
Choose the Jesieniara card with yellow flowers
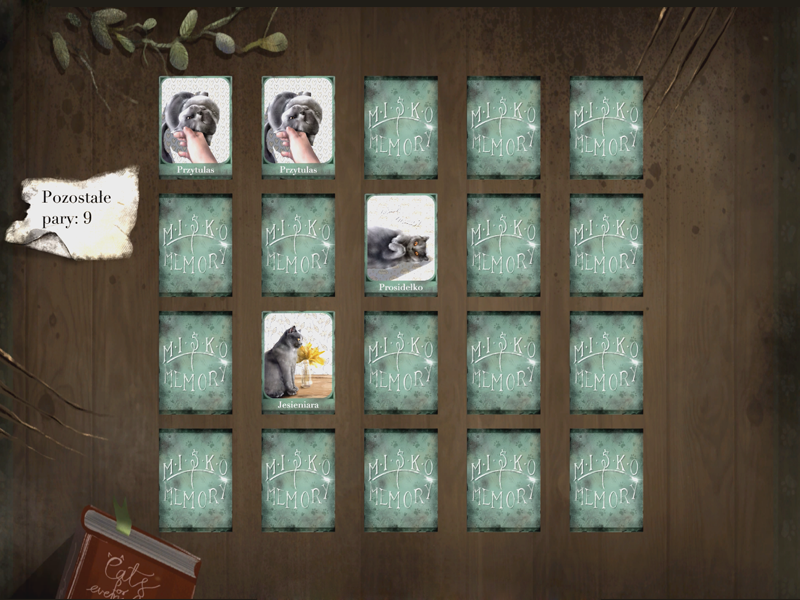coord(298,361)
